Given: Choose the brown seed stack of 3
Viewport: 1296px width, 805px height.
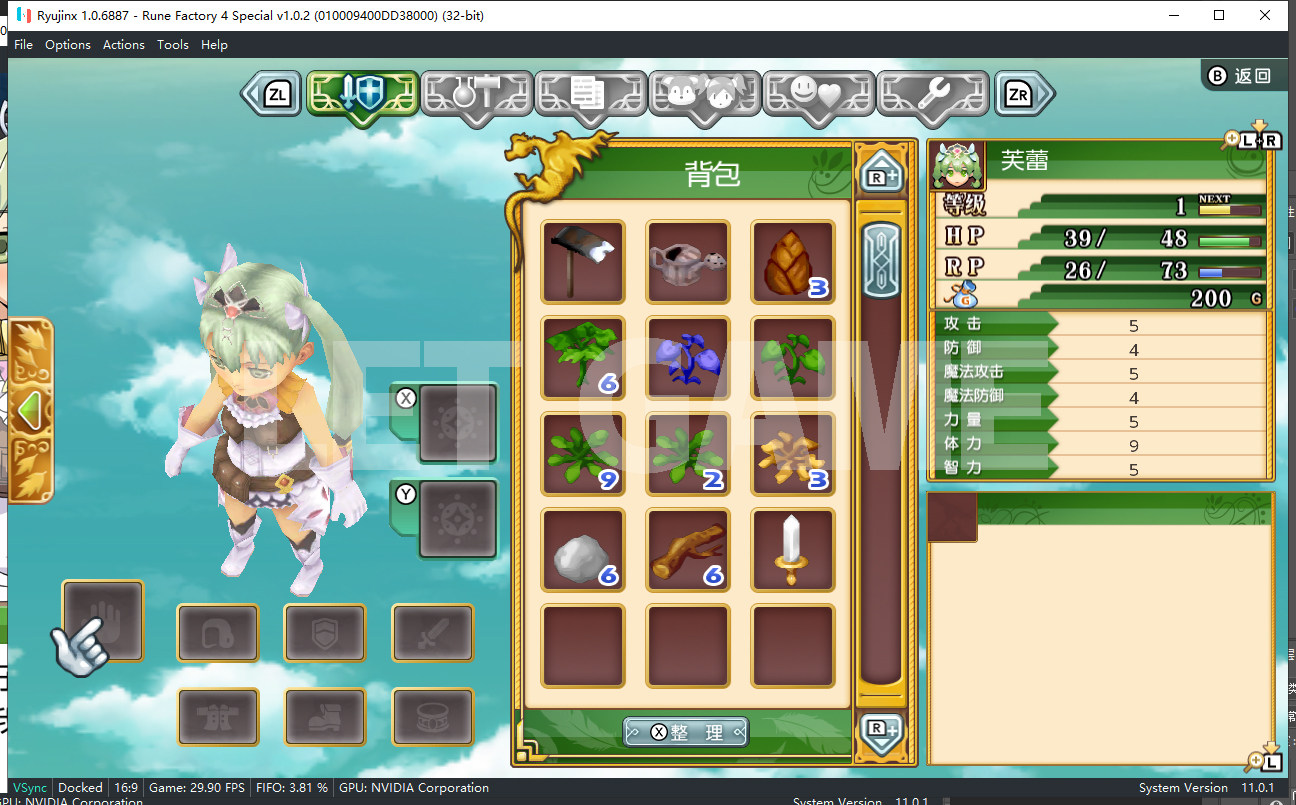Looking at the screenshot, I should [x=792, y=262].
